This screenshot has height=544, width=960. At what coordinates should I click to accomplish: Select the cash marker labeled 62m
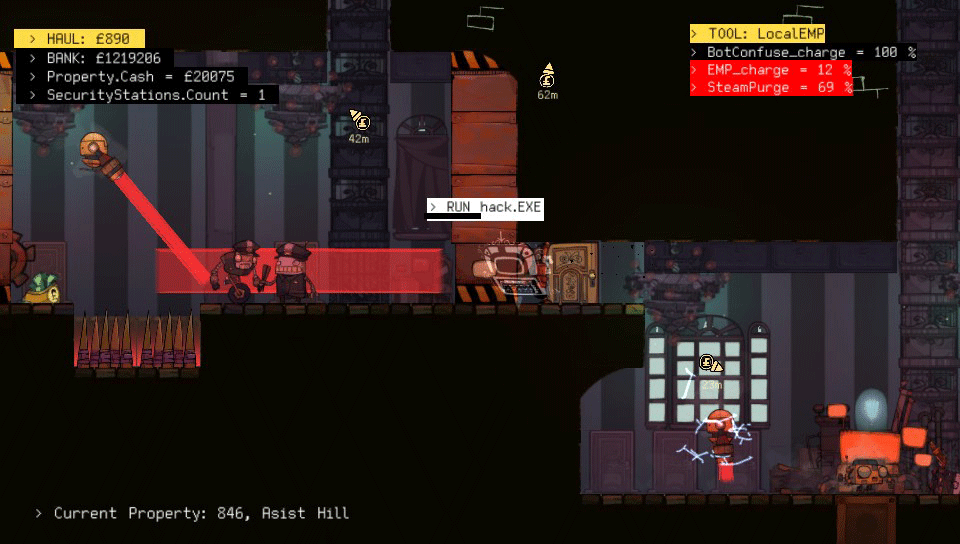547,77
